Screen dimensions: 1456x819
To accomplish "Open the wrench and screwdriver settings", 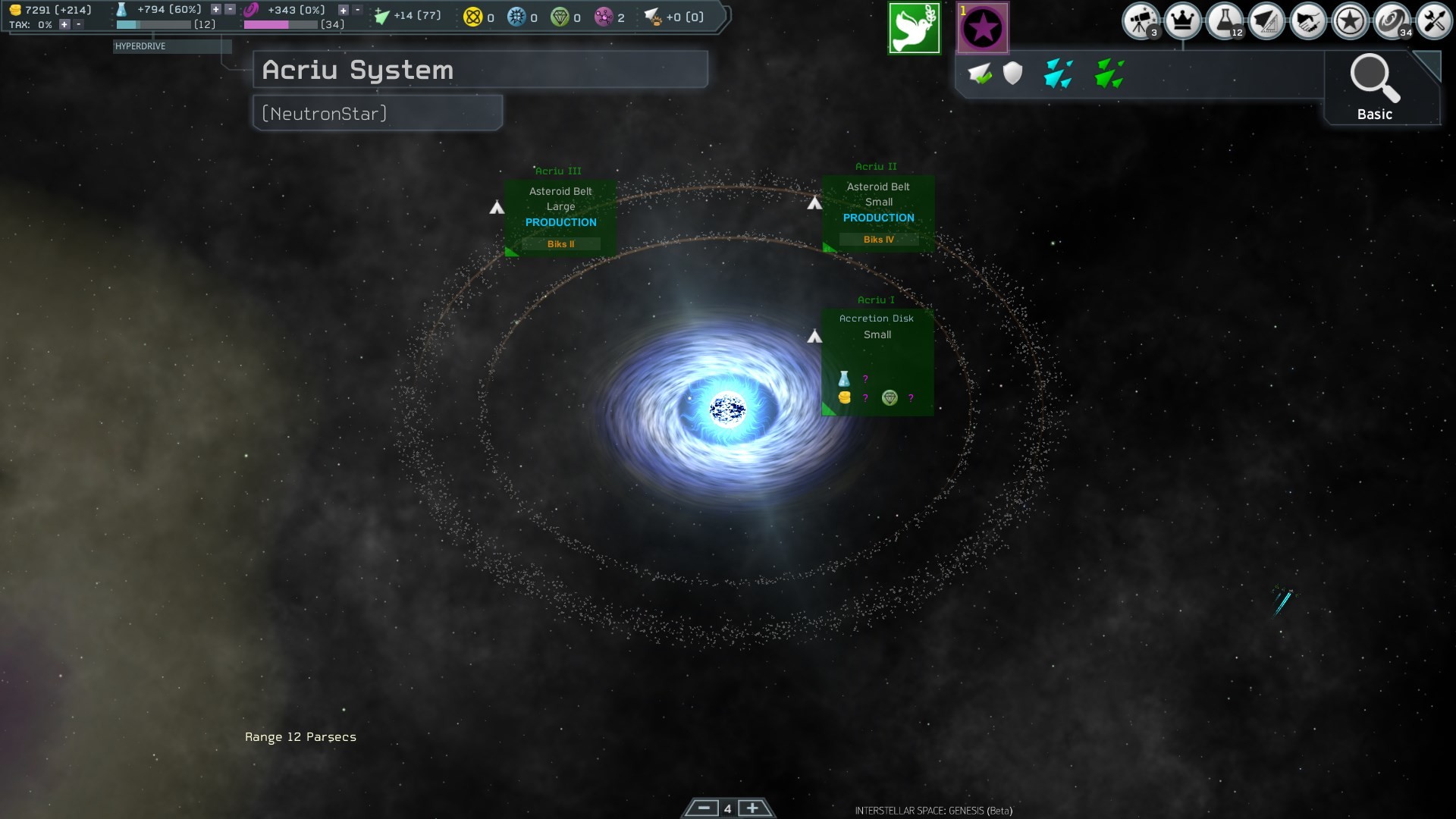I will pyautogui.click(x=1432, y=21).
